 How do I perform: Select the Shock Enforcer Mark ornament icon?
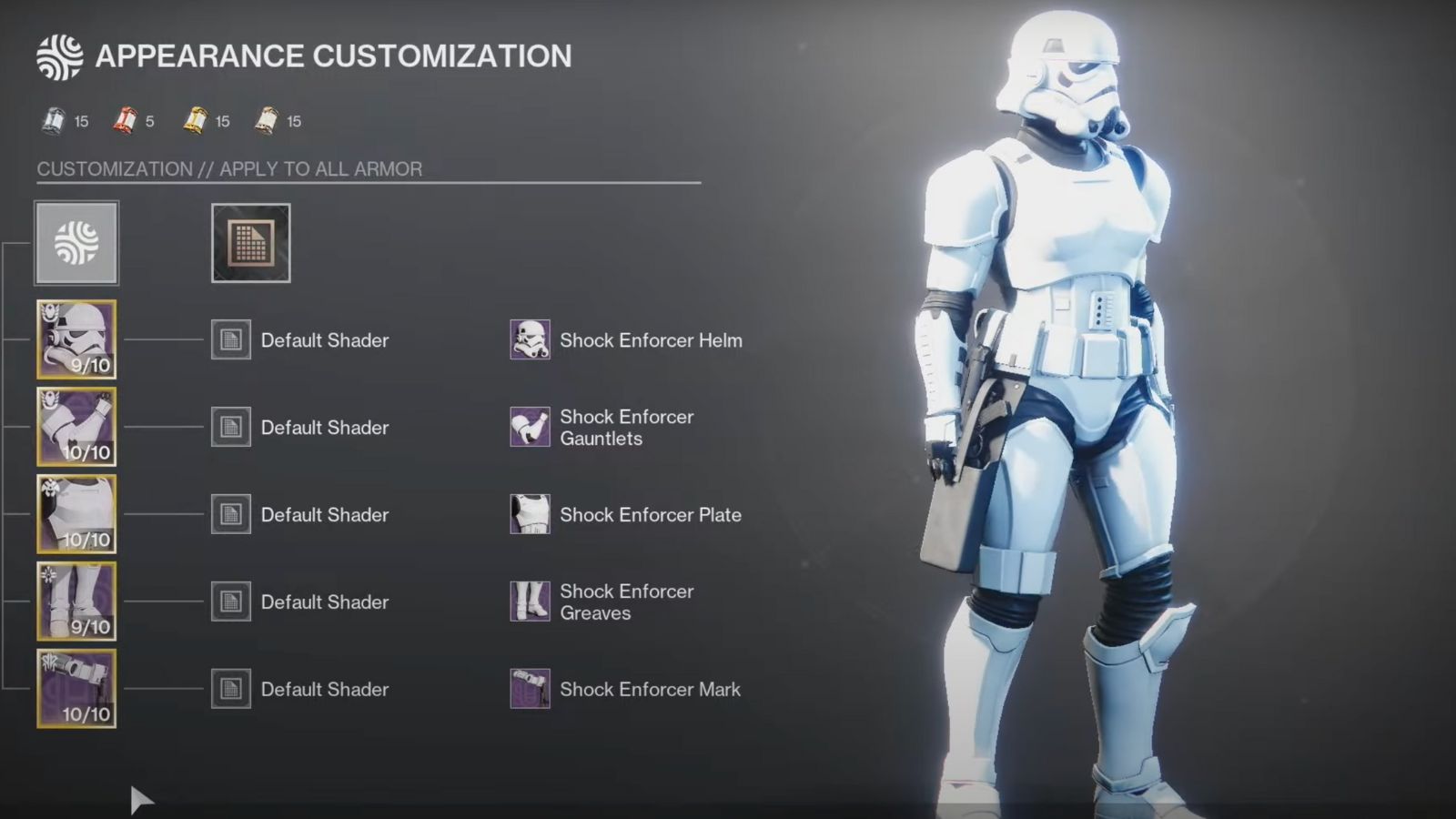pyautogui.click(x=530, y=689)
